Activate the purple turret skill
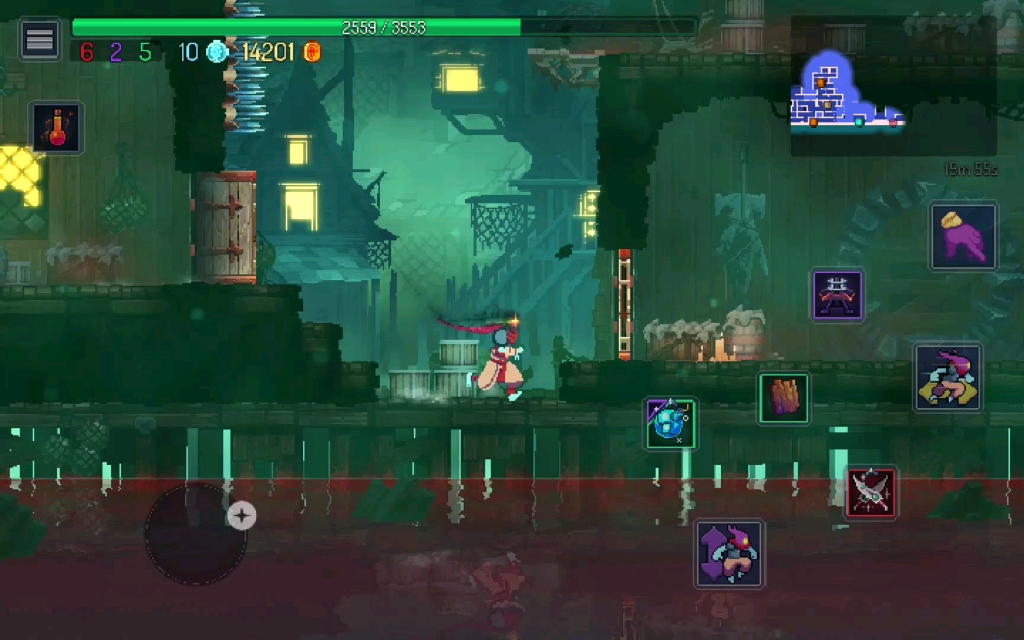 [x=837, y=295]
